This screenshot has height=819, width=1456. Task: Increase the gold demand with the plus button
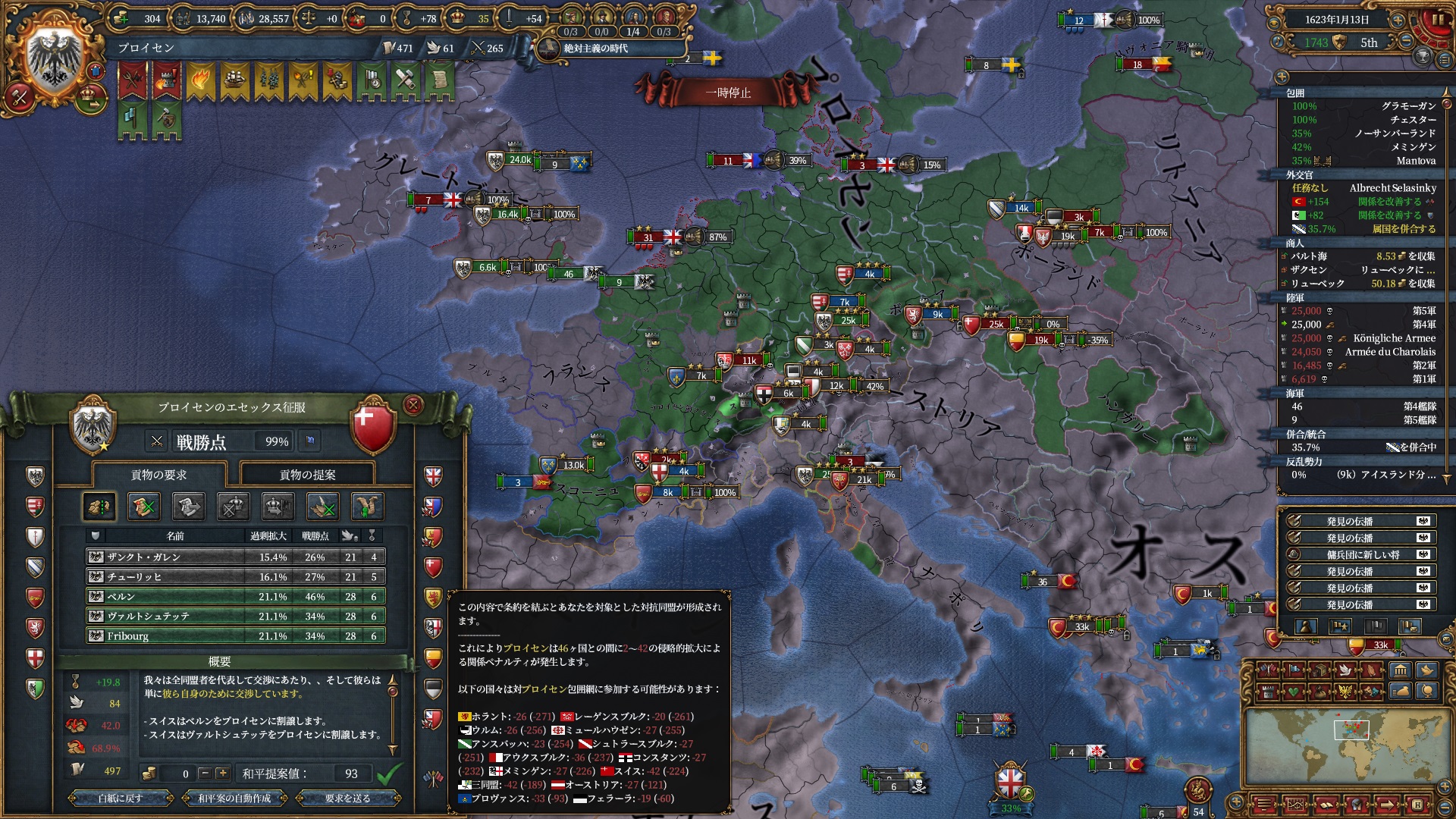pyautogui.click(x=222, y=773)
